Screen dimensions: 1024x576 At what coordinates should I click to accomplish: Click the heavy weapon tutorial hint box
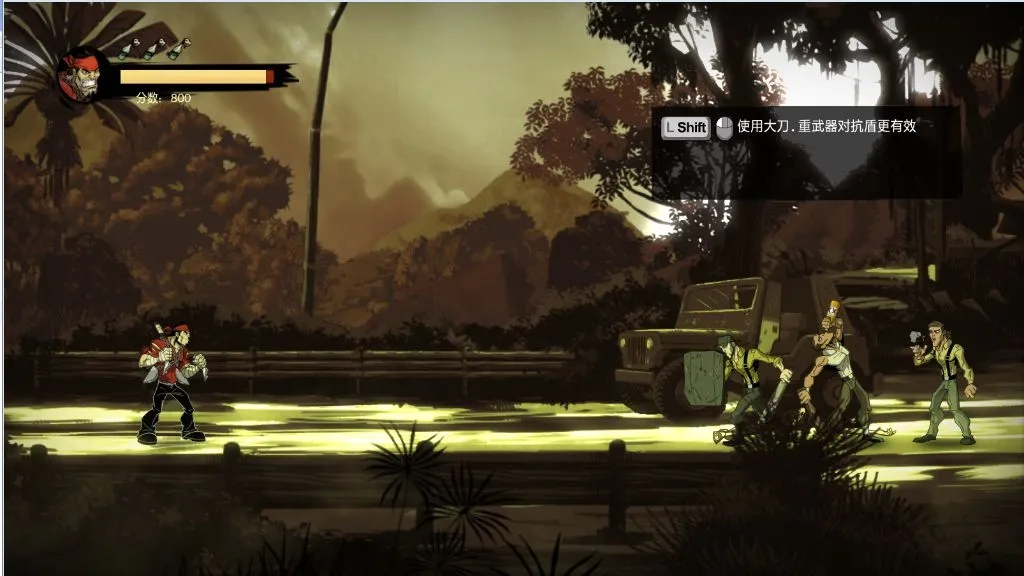(806, 151)
